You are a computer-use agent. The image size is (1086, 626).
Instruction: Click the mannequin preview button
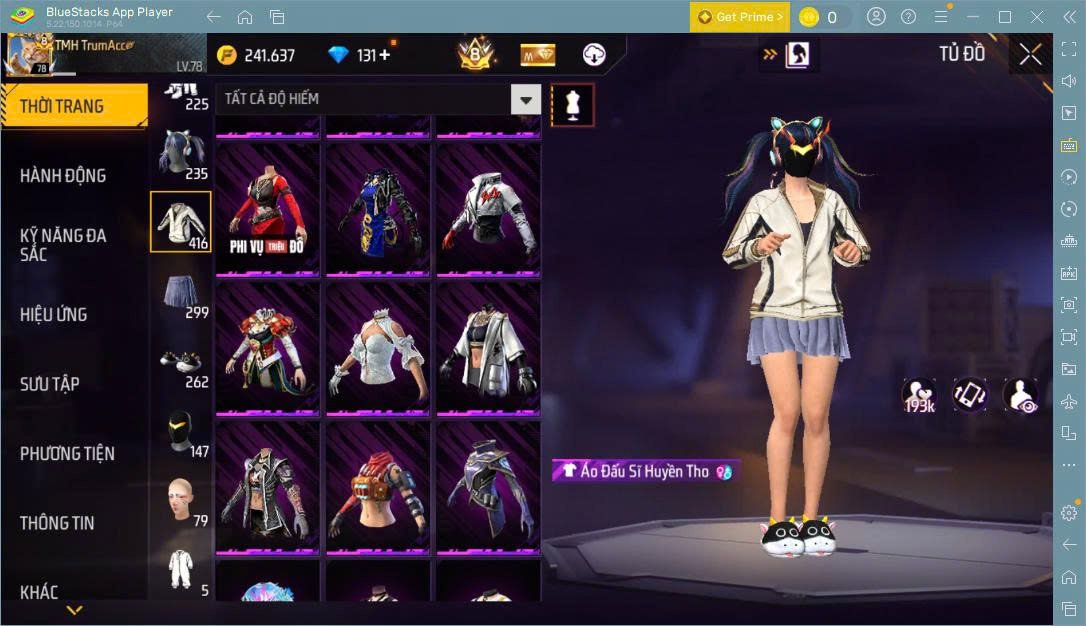pyautogui.click(x=573, y=104)
